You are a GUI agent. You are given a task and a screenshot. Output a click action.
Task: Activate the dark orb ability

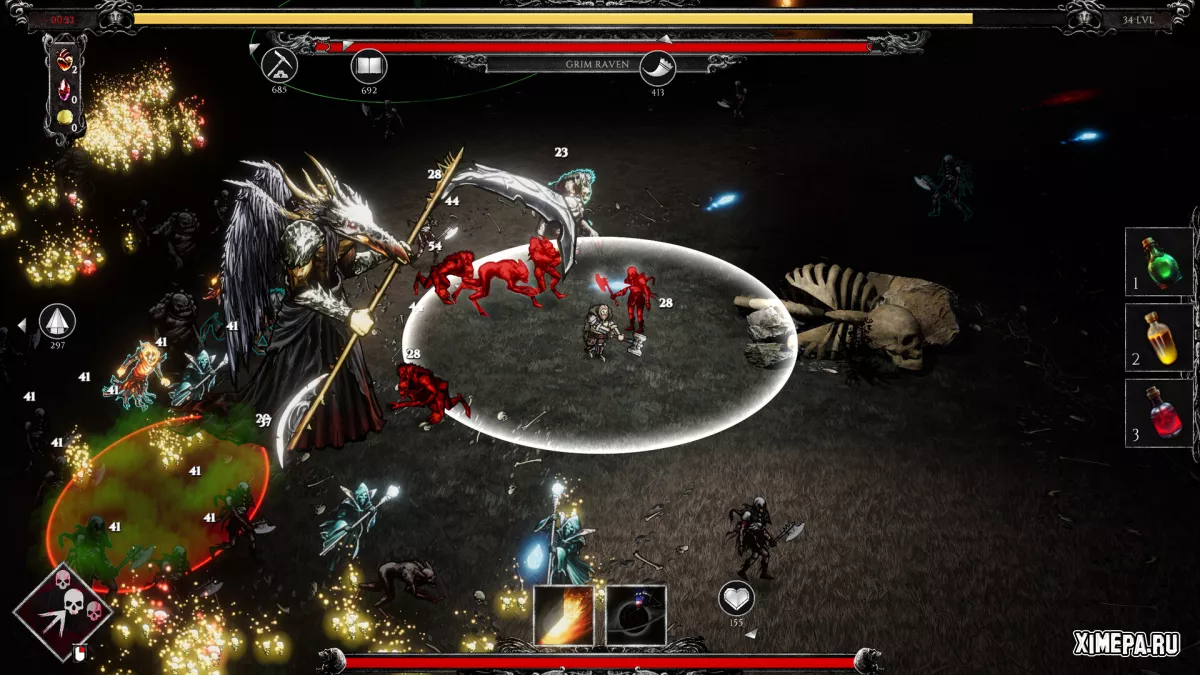636,614
